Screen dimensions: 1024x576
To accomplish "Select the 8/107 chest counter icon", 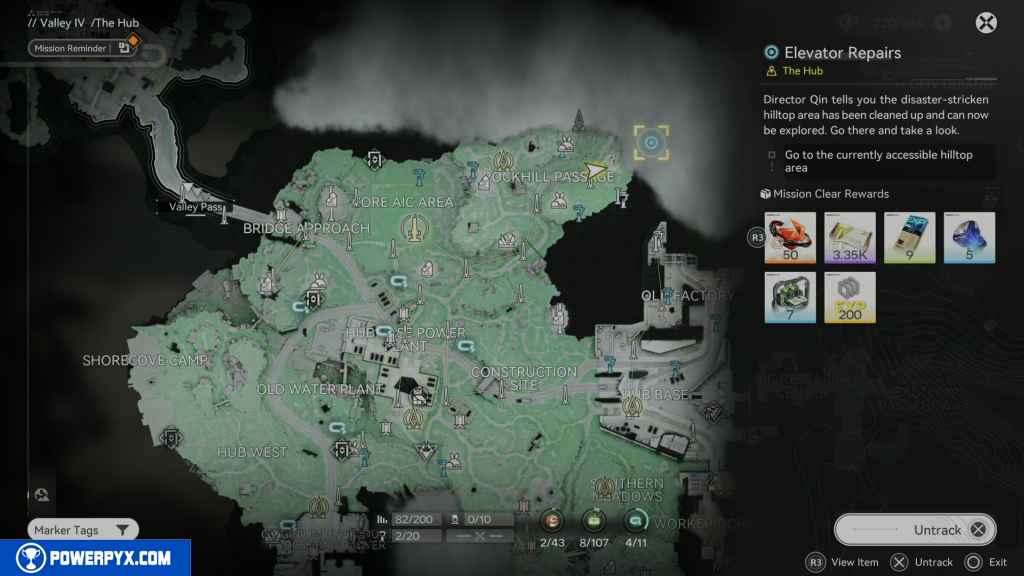I will (594, 520).
